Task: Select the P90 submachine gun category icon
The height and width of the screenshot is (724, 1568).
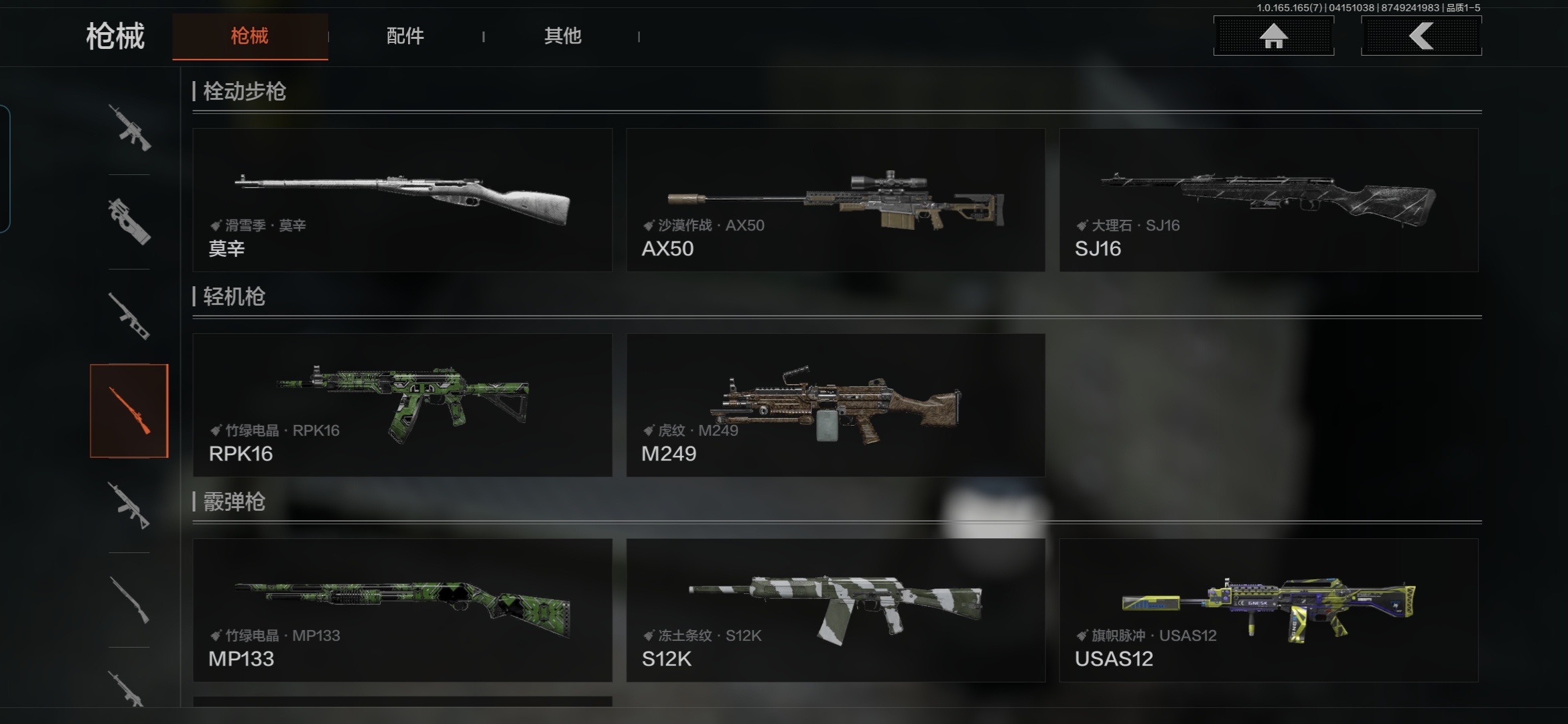Action: coord(129,222)
